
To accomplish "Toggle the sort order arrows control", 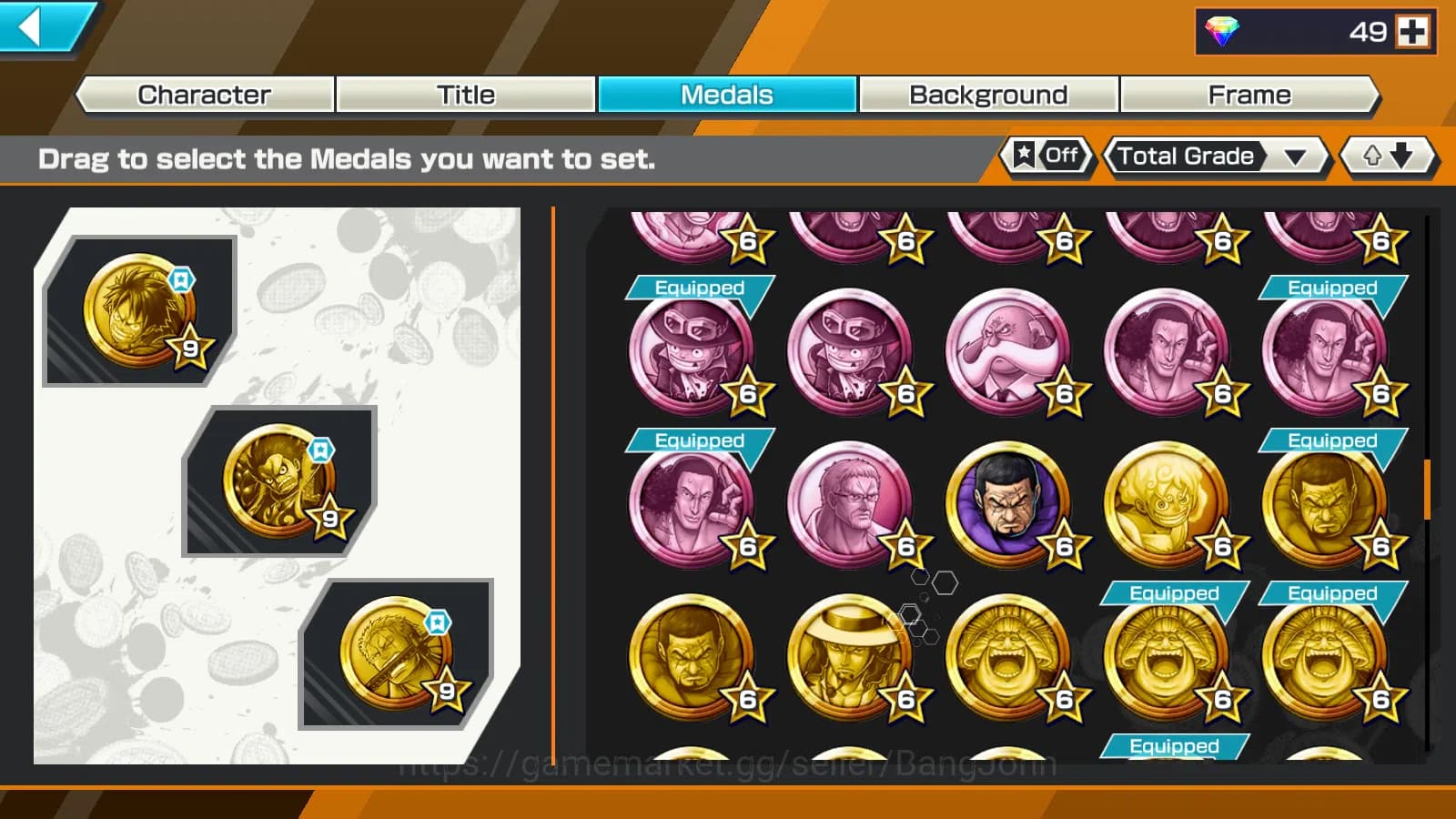I will click(x=1387, y=156).
